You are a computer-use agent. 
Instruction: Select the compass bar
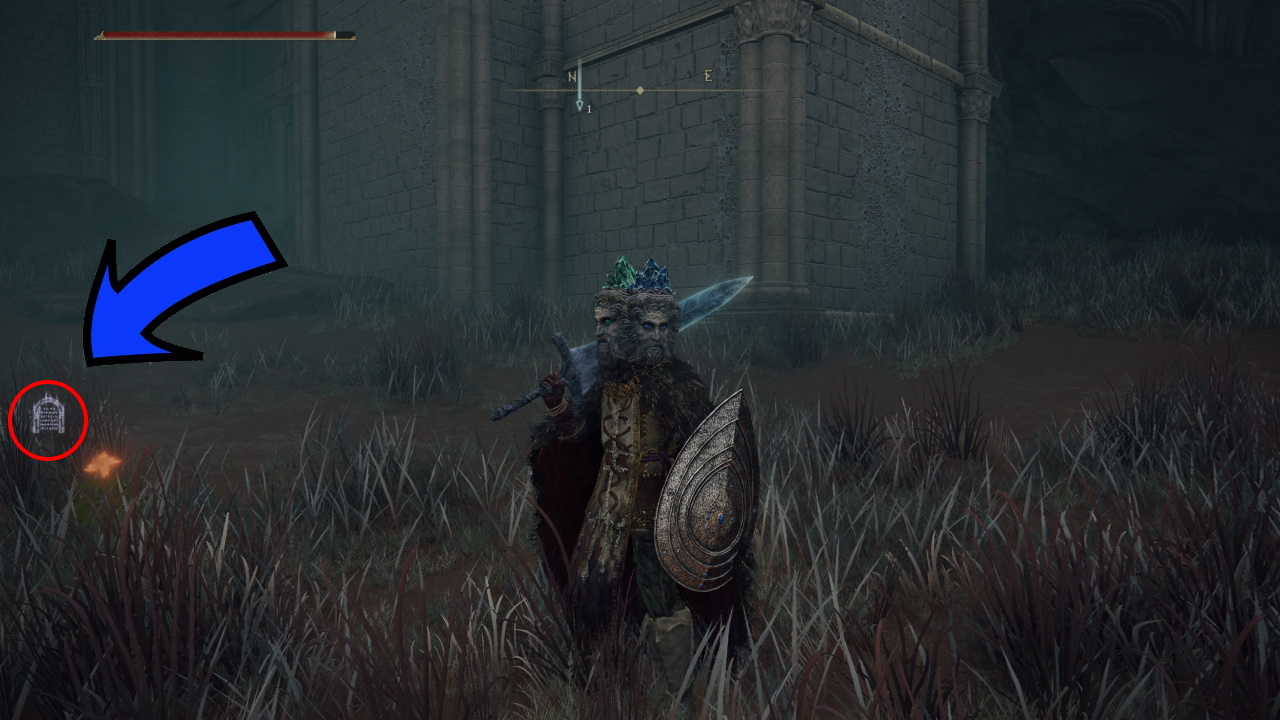click(640, 90)
